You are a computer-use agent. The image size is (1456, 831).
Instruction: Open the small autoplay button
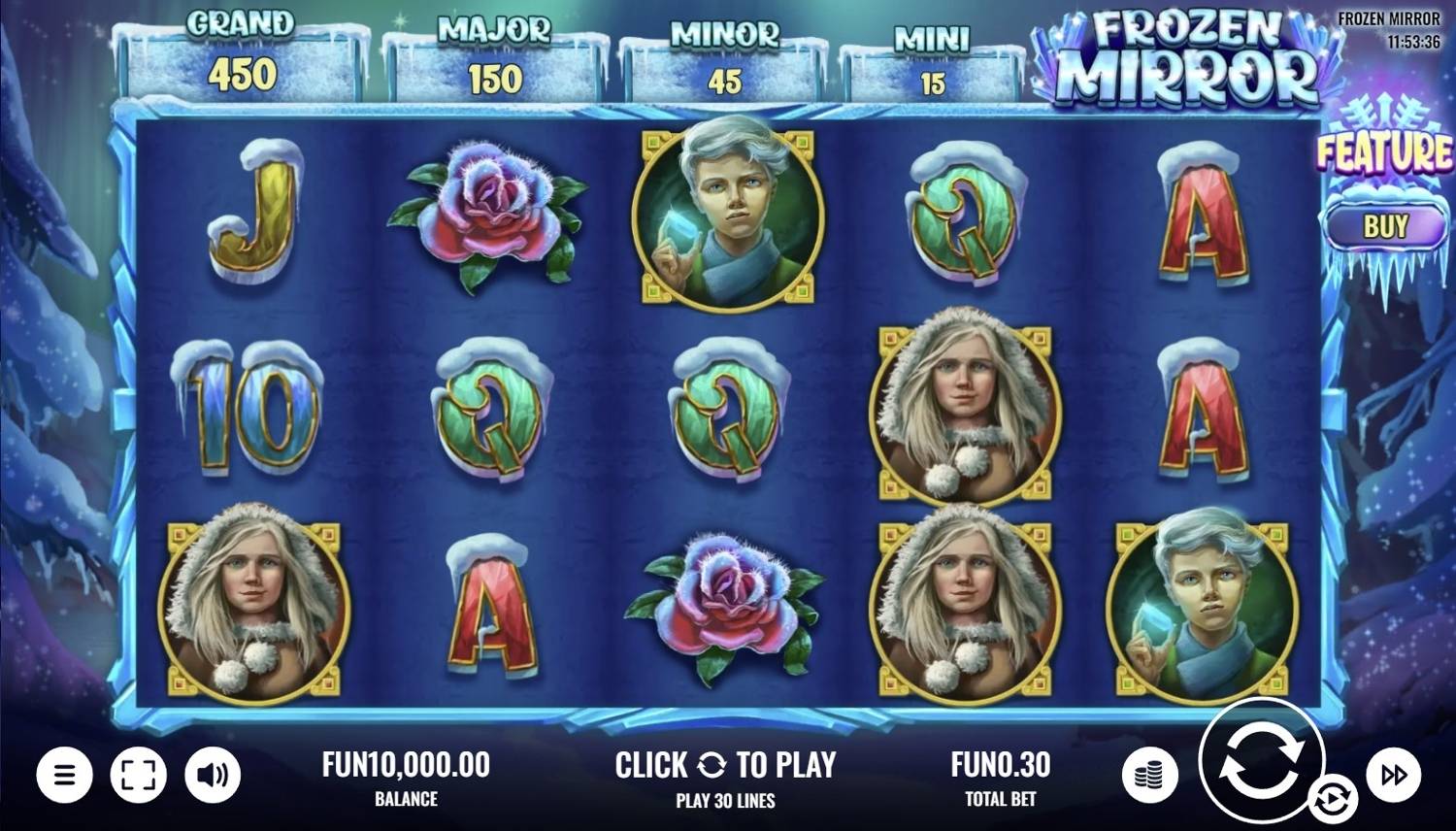click(1331, 801)
